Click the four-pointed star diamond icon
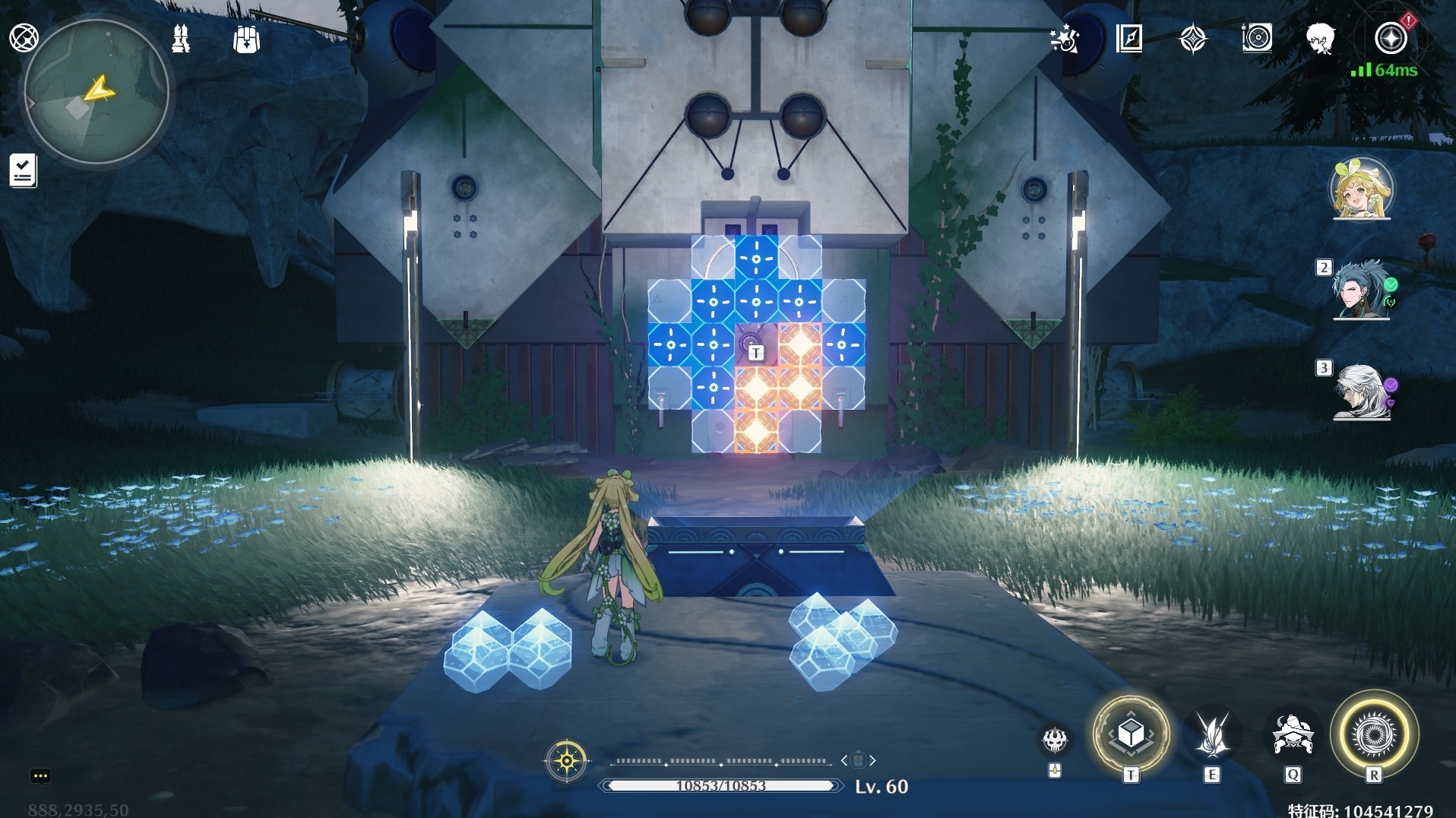Viewport: 1456px width, 818px height. 1193,38
